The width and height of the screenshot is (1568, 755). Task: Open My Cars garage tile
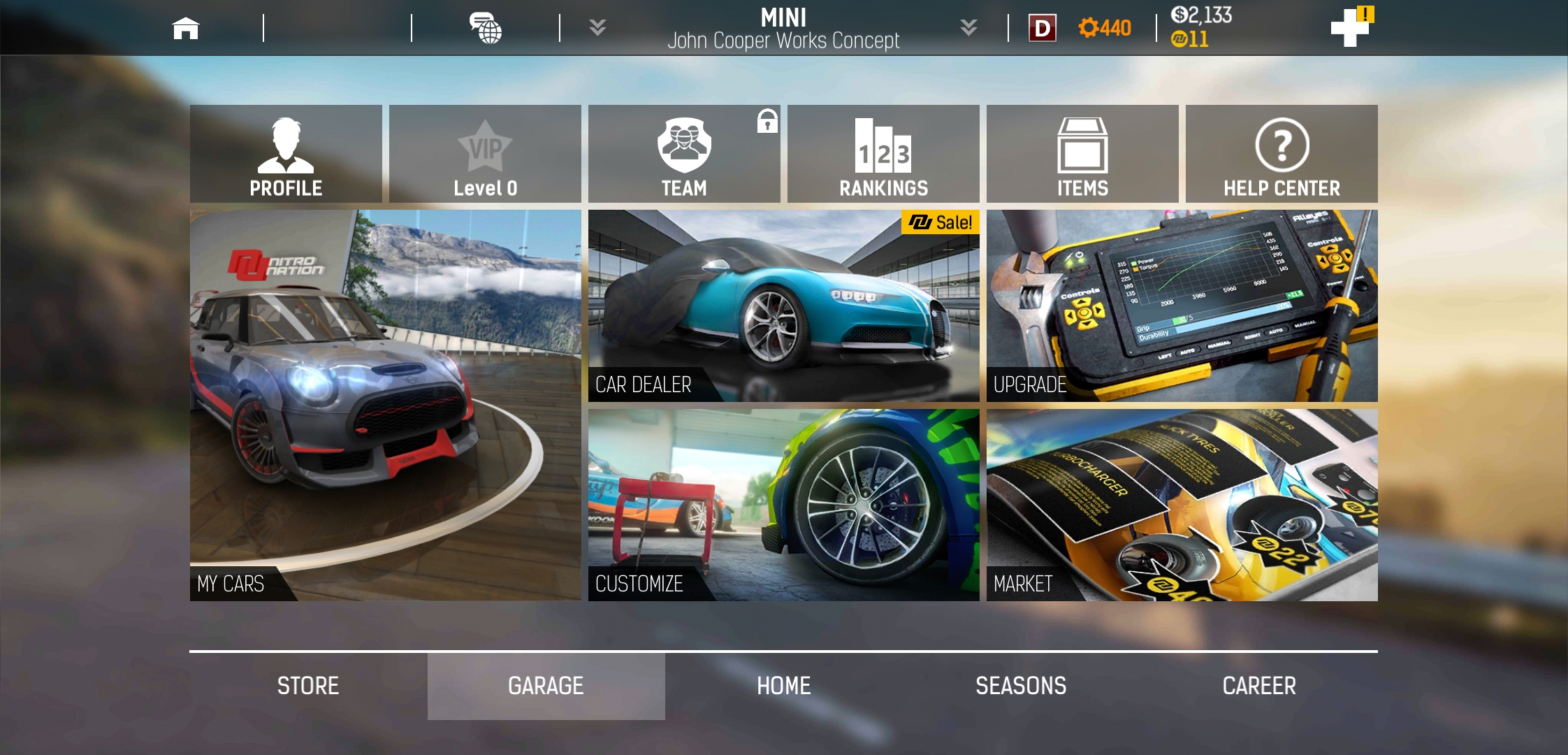pos(385,405)
